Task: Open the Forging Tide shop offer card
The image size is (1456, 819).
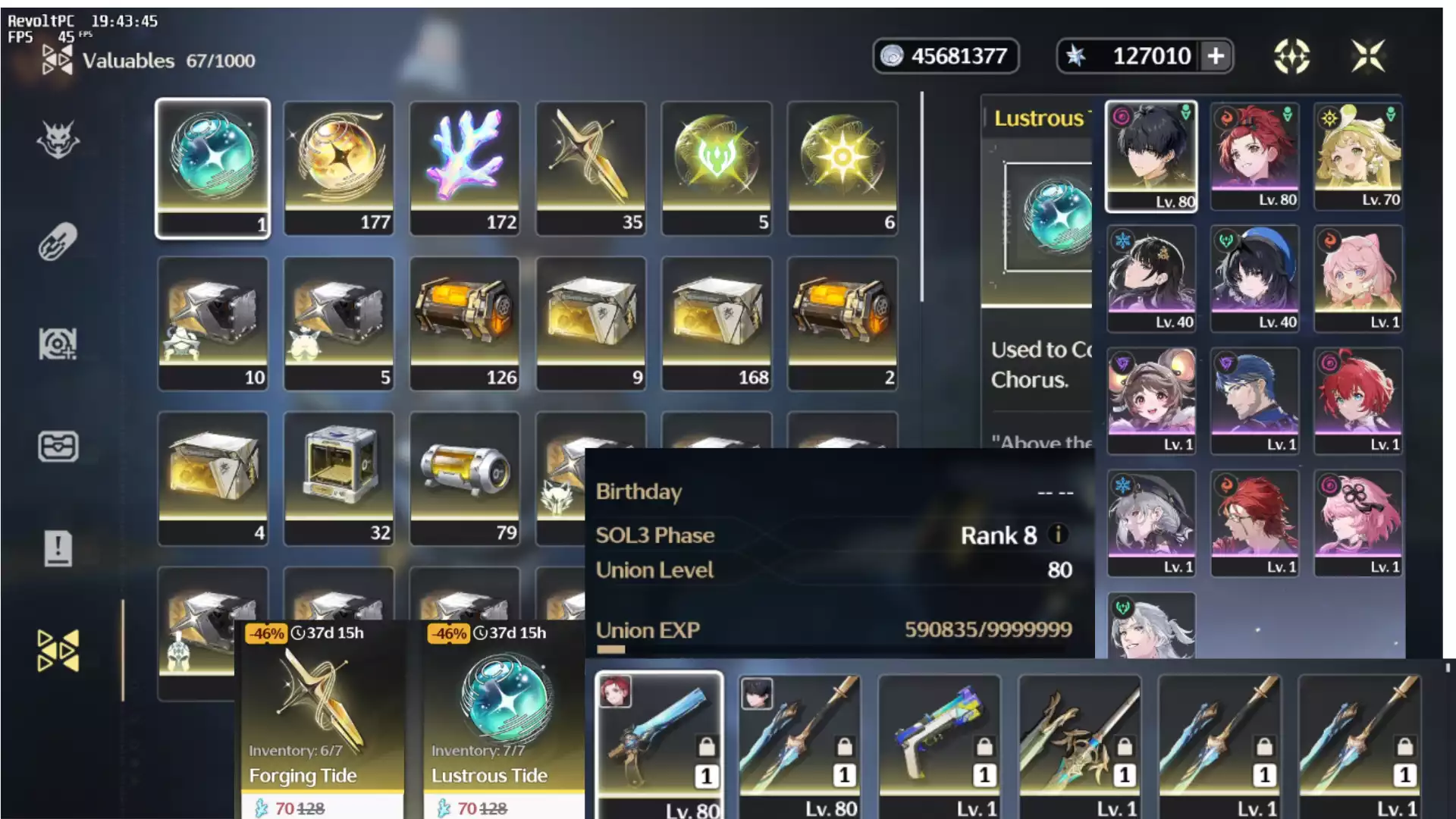Action: (x=321, y=713)
